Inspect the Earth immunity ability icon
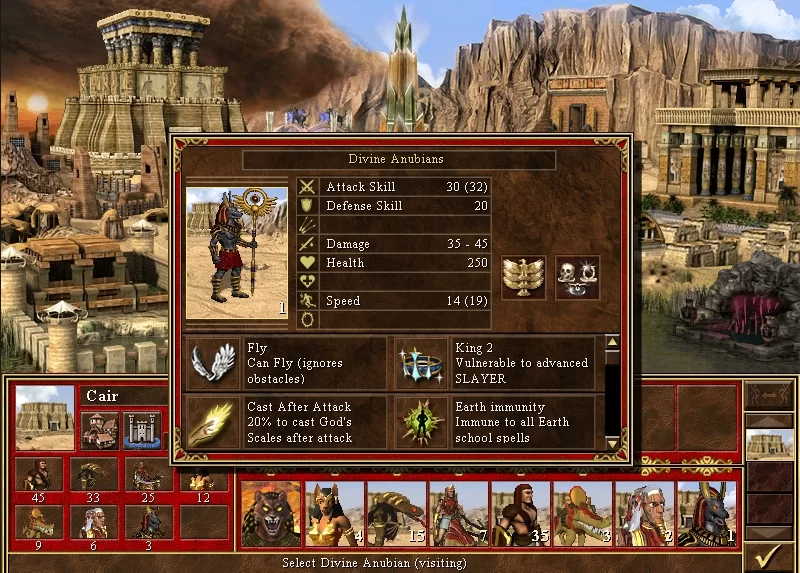The width and height of the screenshot is (800, 573). pos(420,421)
